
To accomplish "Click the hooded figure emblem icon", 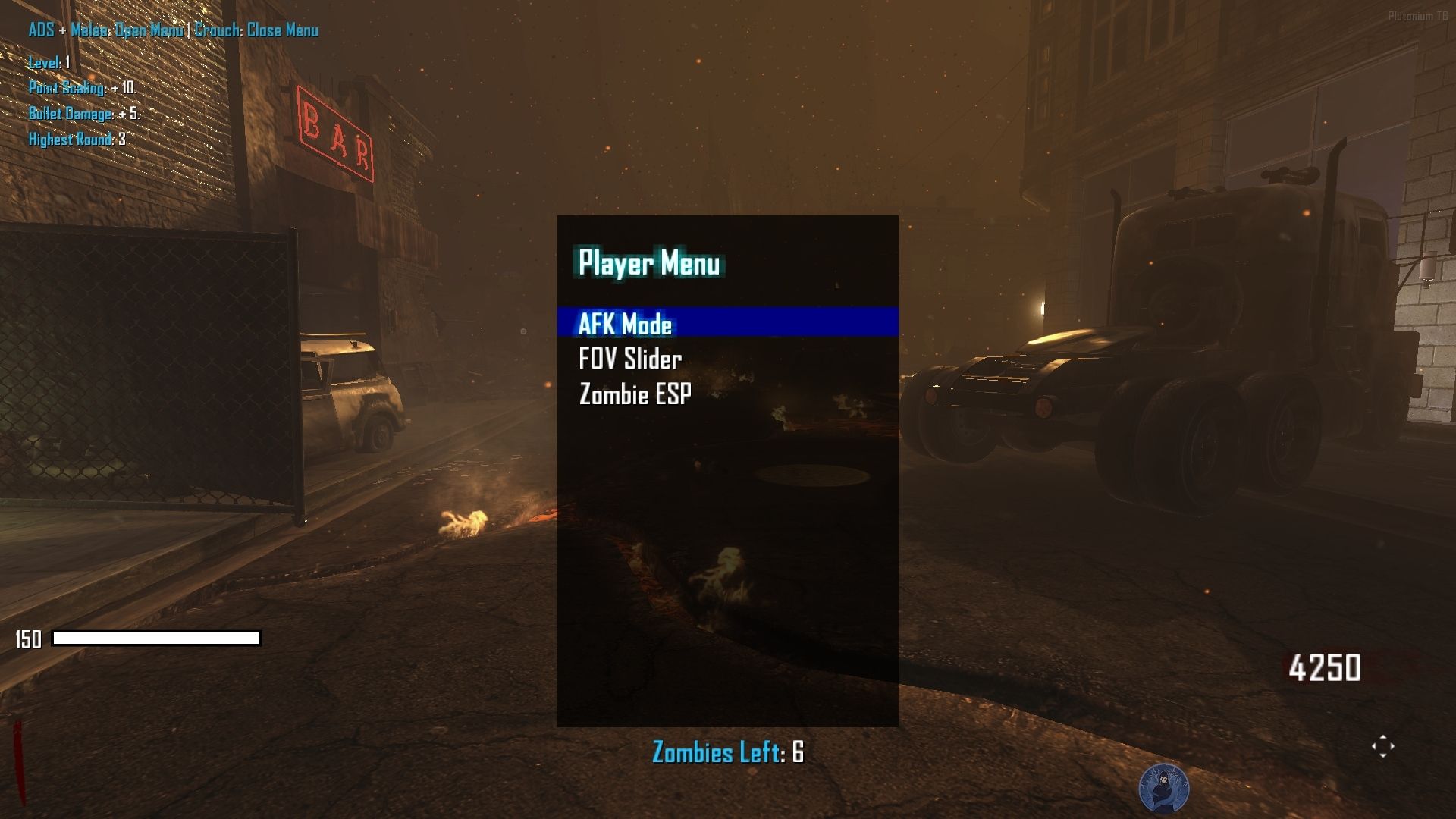I will [x=1163, y=789].
